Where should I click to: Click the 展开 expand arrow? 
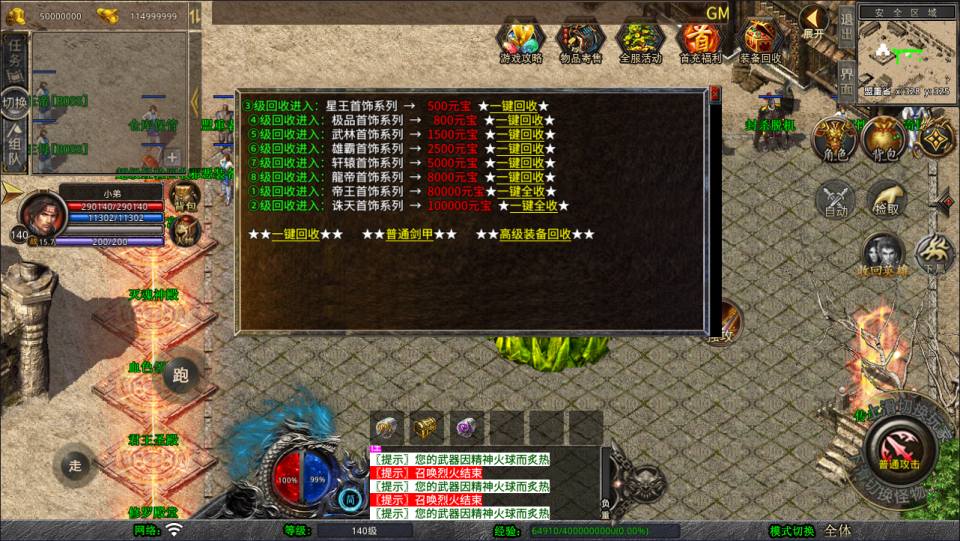click(x=814, y=20)
